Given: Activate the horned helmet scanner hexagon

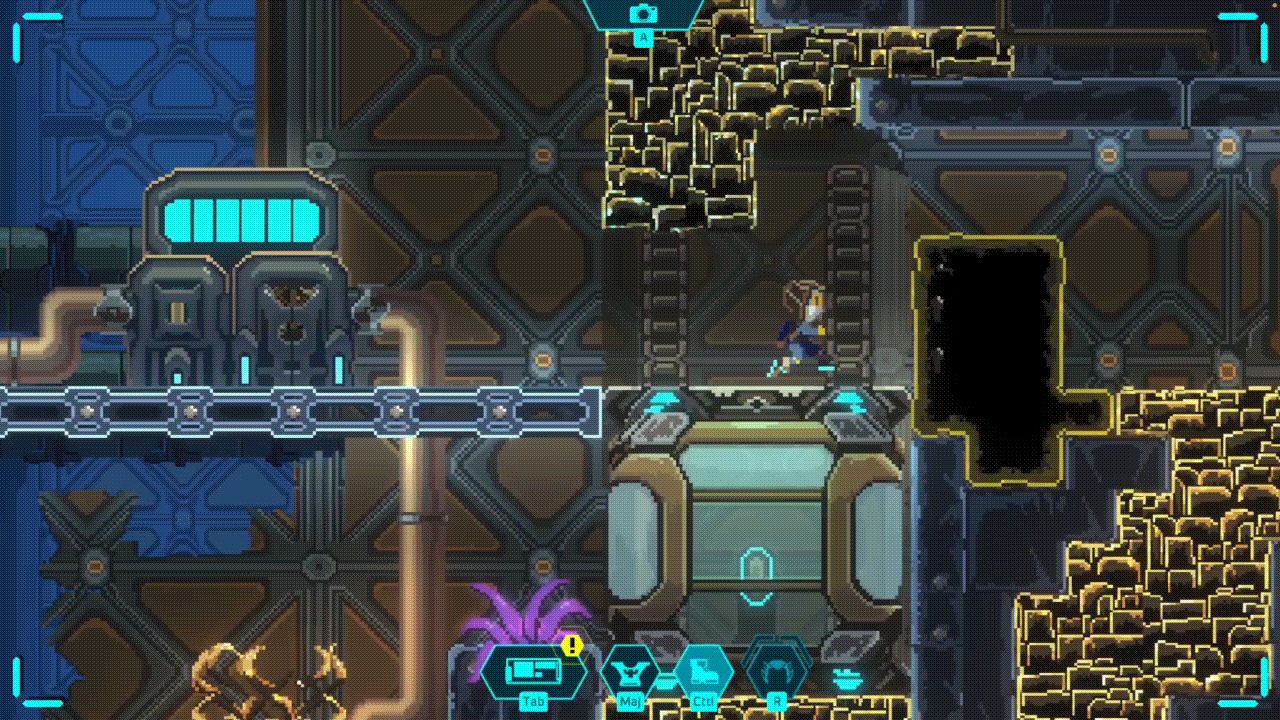Looking at the screenshot, I should tap(776, 670).
